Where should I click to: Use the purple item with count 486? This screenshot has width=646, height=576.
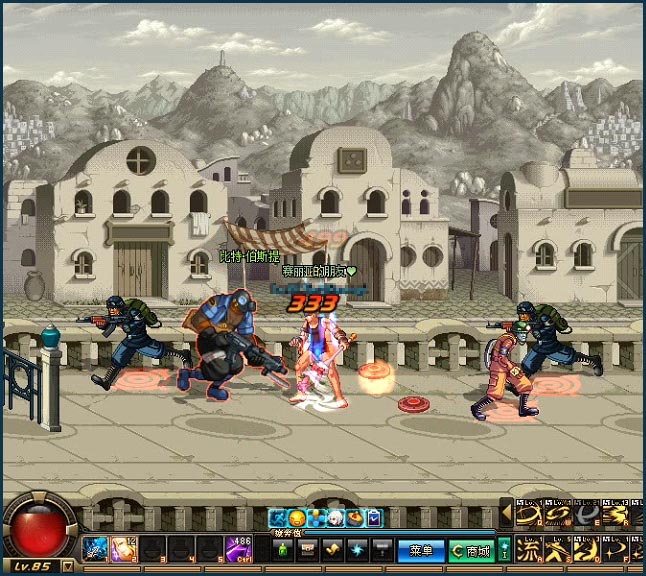pos(238,549)
